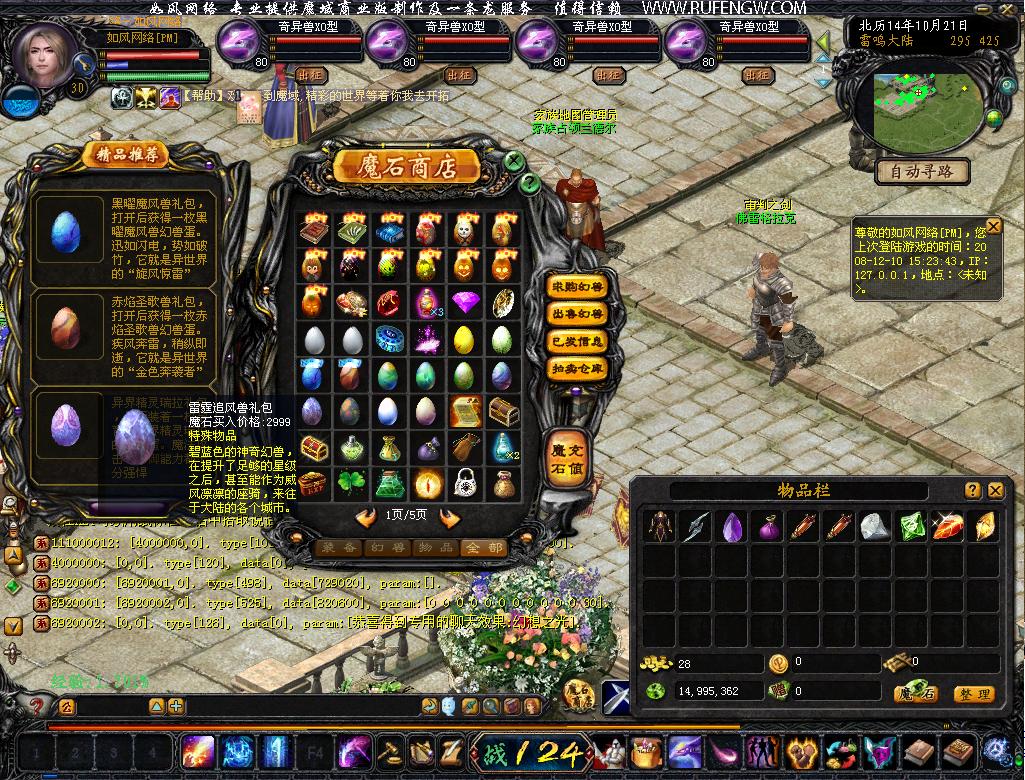Close the 物品栏 inventory panel
This screenshot has height=780, width=1025.
pos(995,491)
